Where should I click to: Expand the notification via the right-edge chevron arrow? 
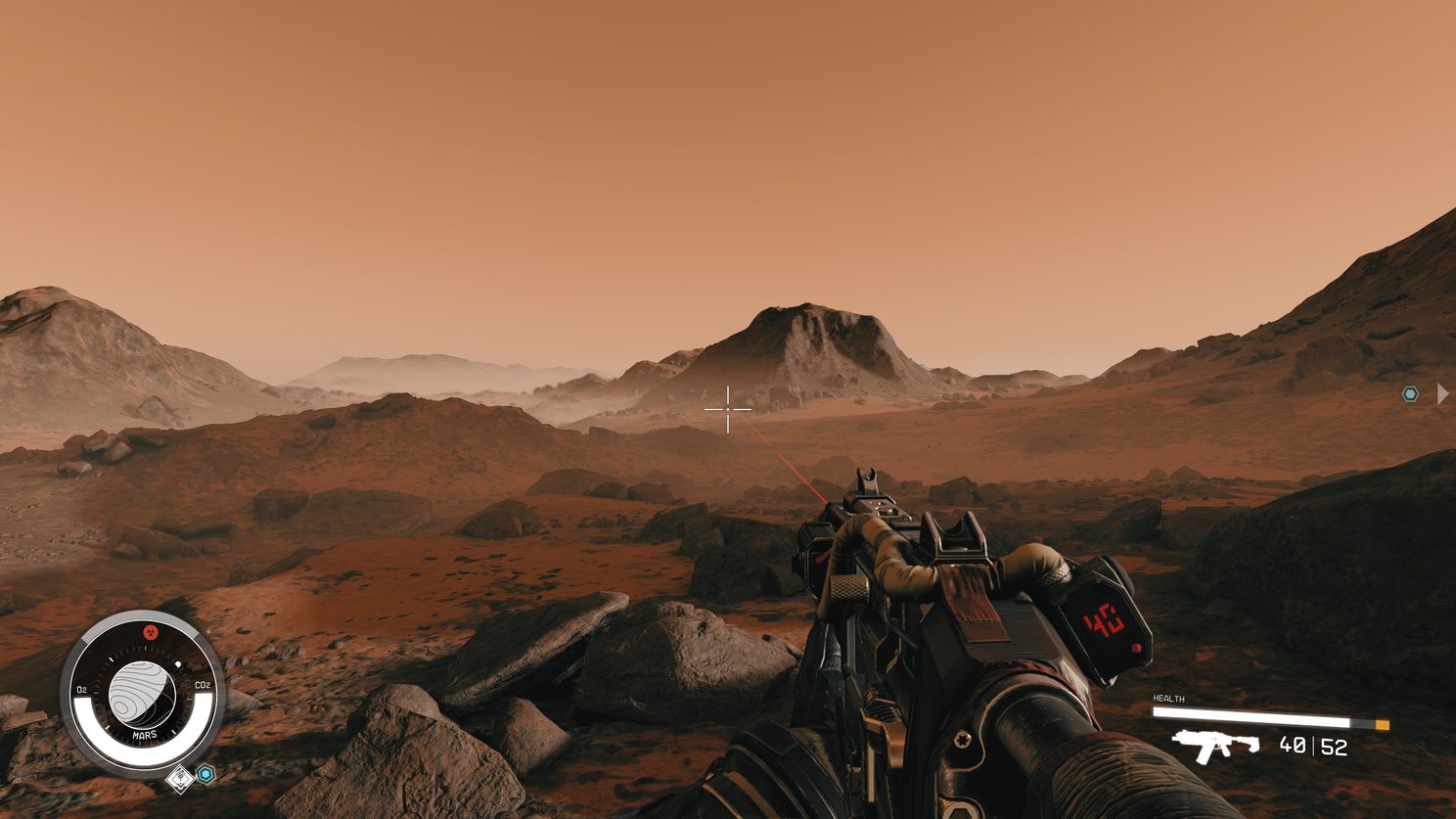[1443, 393]
